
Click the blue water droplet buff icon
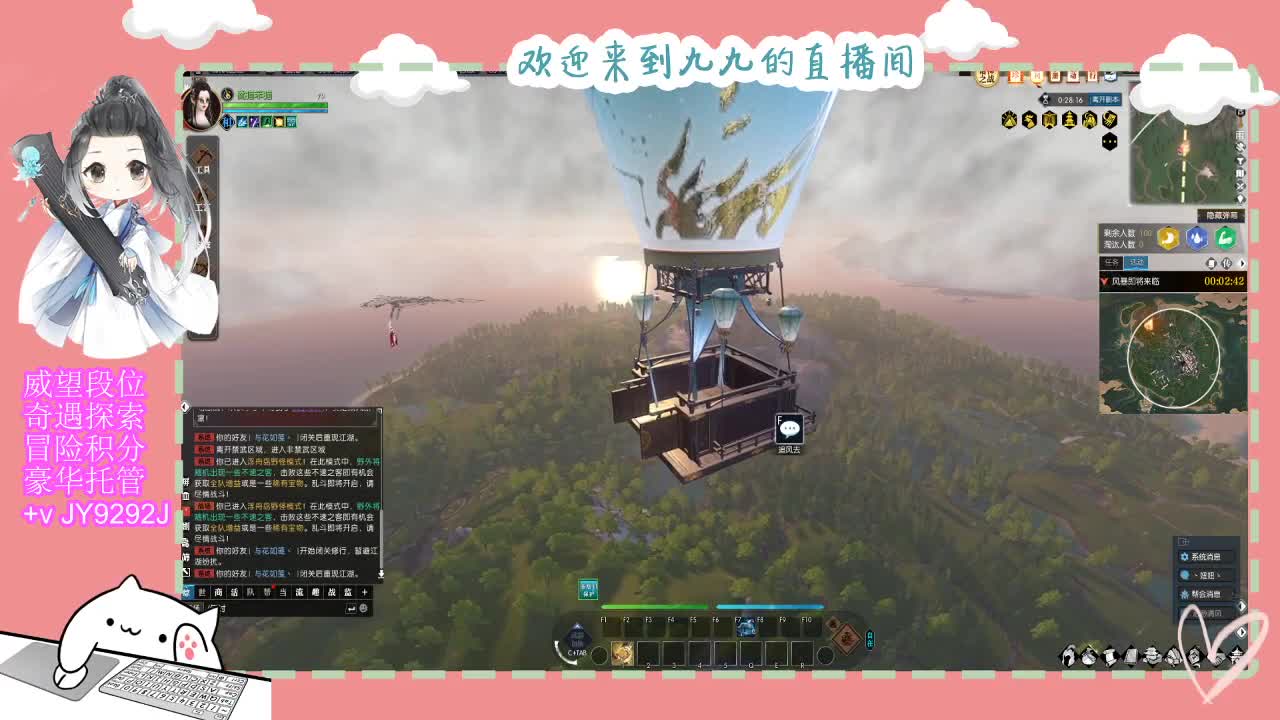[1197, 236]
